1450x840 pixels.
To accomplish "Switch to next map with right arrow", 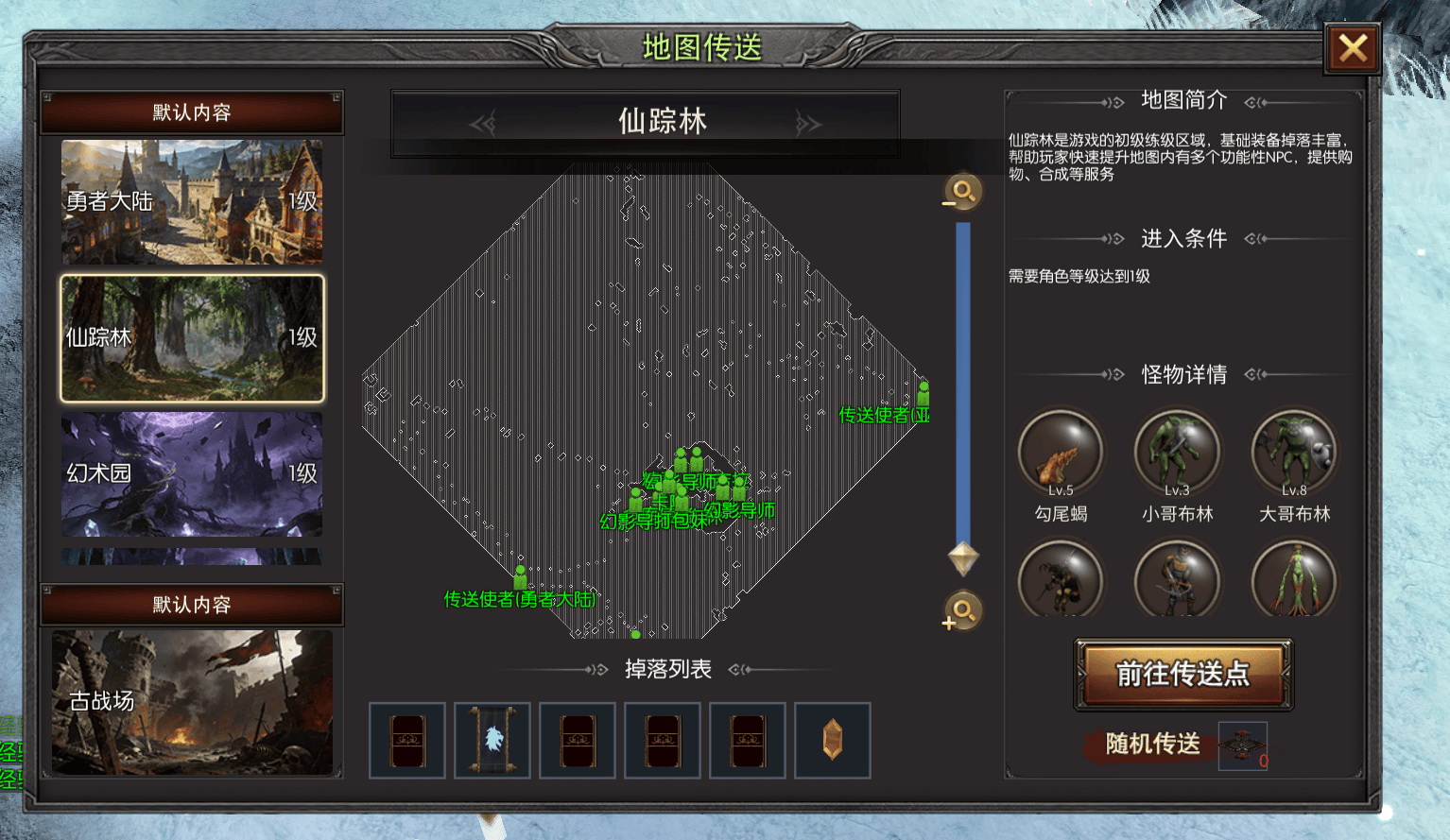I will (x=807, y=124).
